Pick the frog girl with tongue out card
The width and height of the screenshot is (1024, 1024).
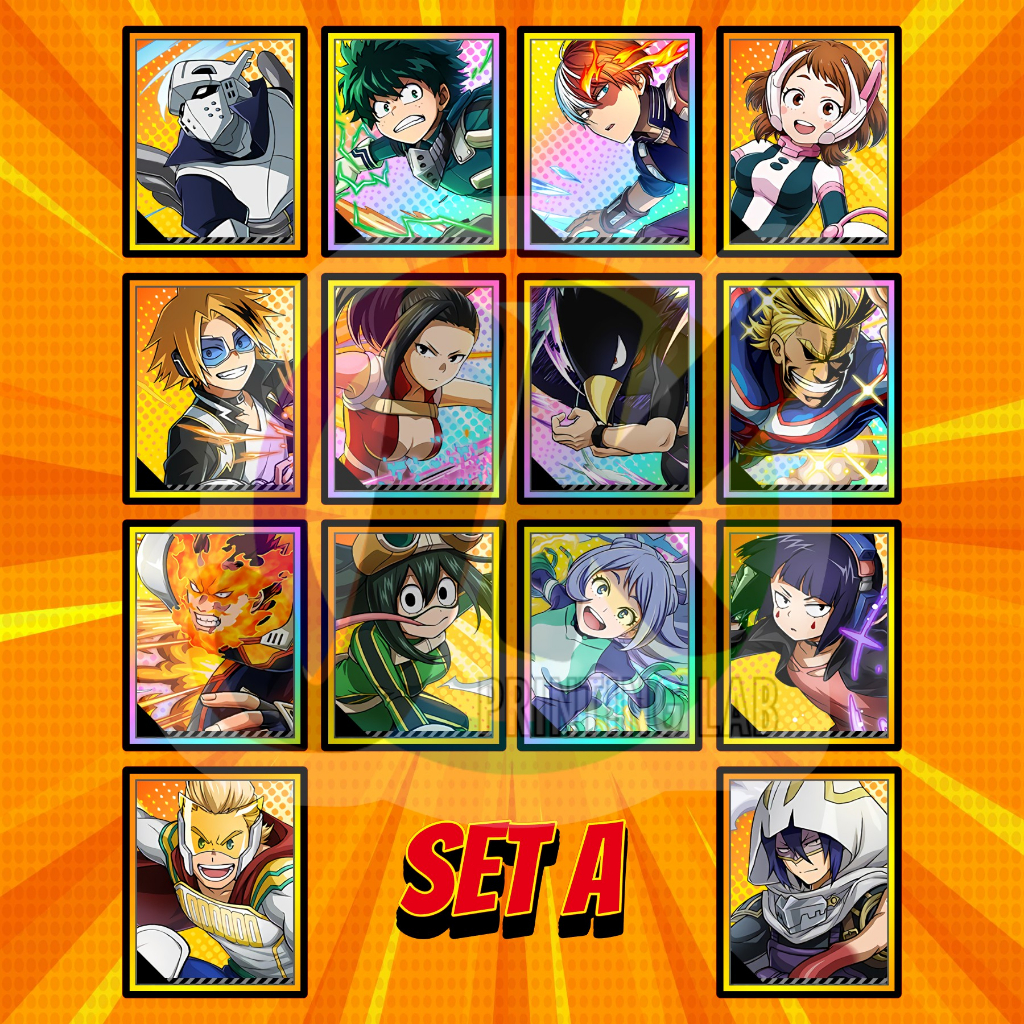tap(413, 635)
